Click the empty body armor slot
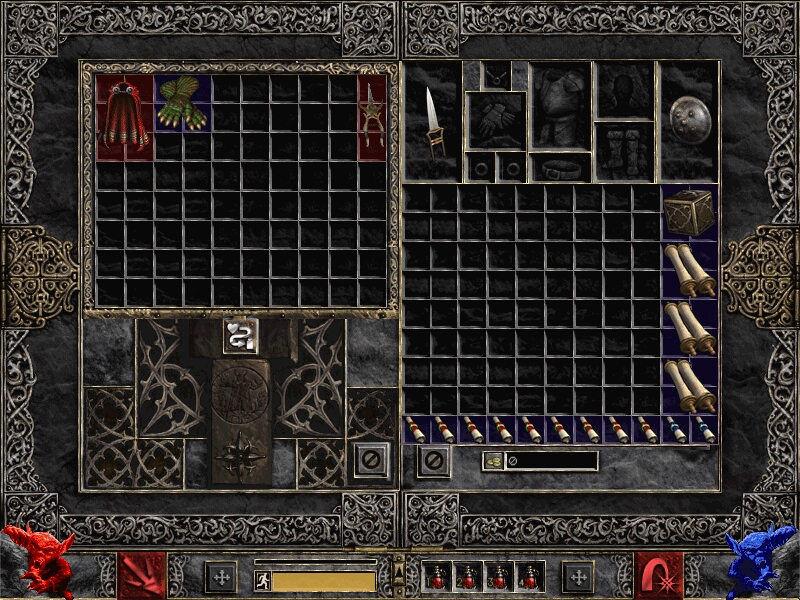Screen dimensions: 800x600 (560, 105)
